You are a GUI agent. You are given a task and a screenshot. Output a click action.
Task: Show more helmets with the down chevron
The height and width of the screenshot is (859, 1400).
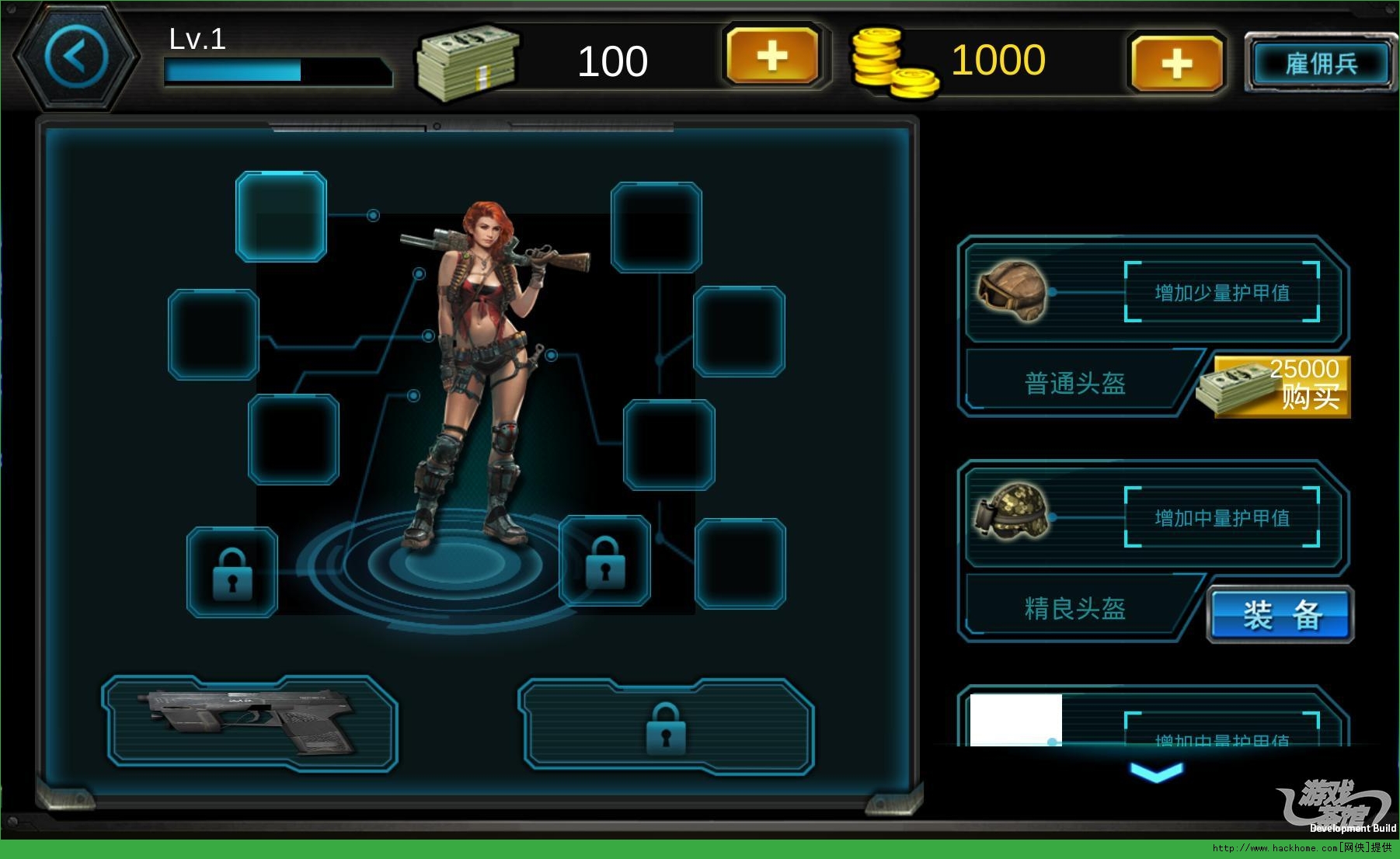pyautogui.click(x=1157, y=771)
